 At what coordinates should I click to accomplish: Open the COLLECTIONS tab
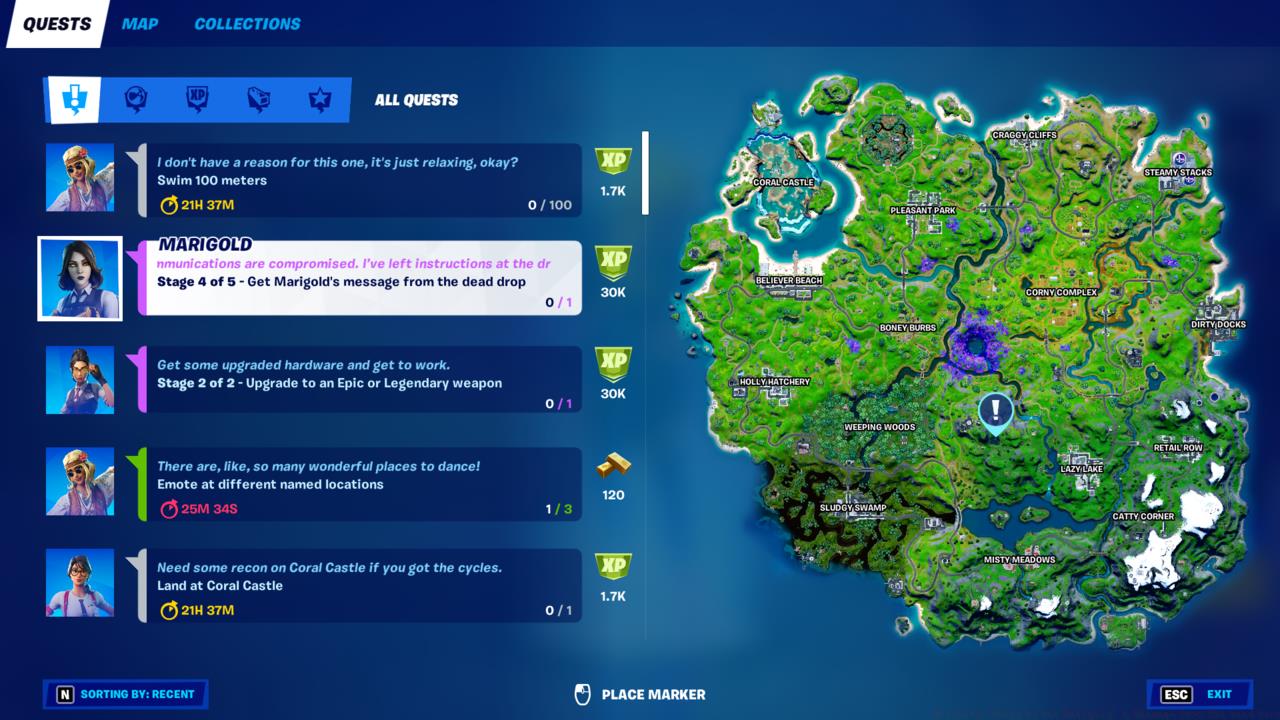click(246, 24)
